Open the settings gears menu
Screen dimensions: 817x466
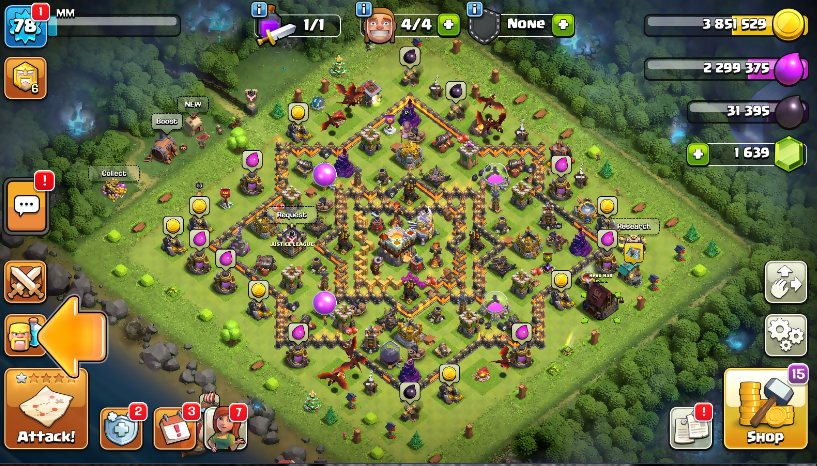coord(785,335)
